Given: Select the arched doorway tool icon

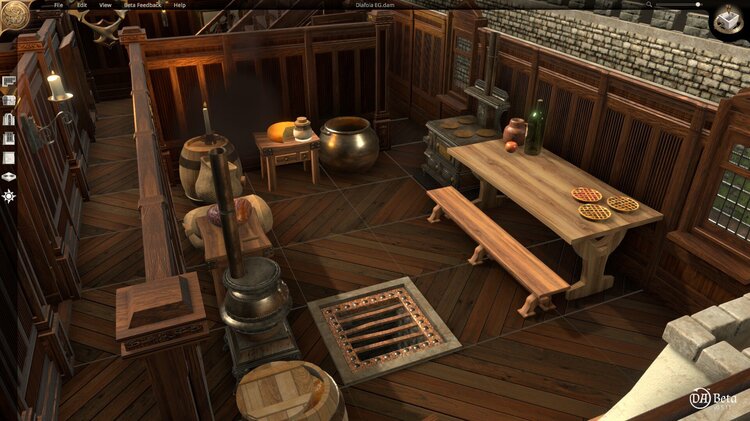Looking at the screenshot, I should coord(9,119).
